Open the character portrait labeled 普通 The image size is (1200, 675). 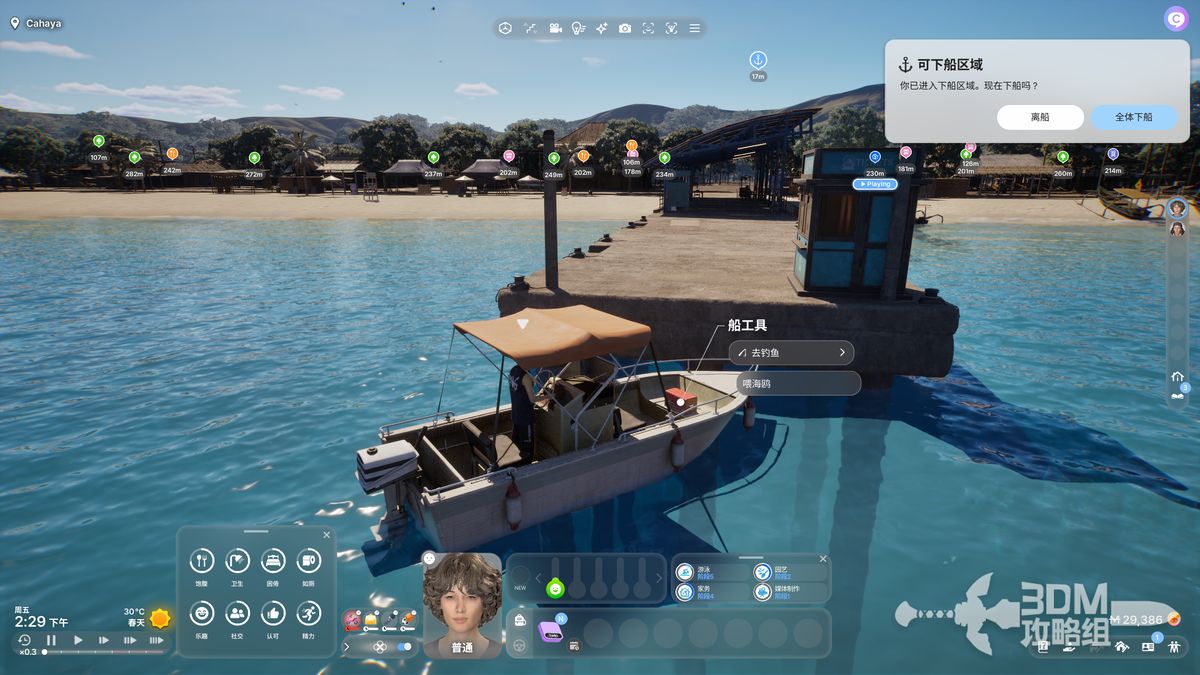click(462, 603)
